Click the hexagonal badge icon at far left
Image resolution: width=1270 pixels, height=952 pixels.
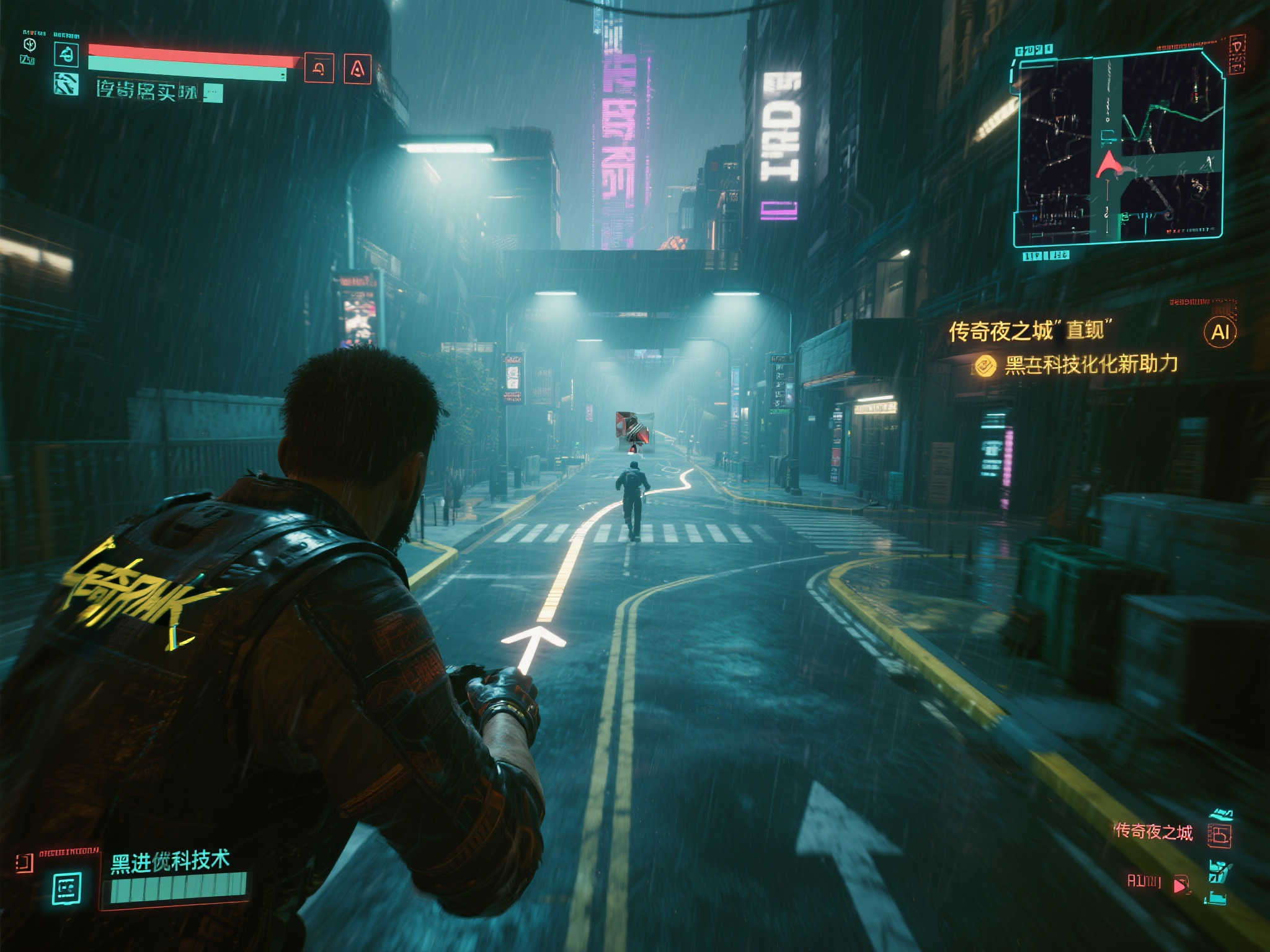29,45
